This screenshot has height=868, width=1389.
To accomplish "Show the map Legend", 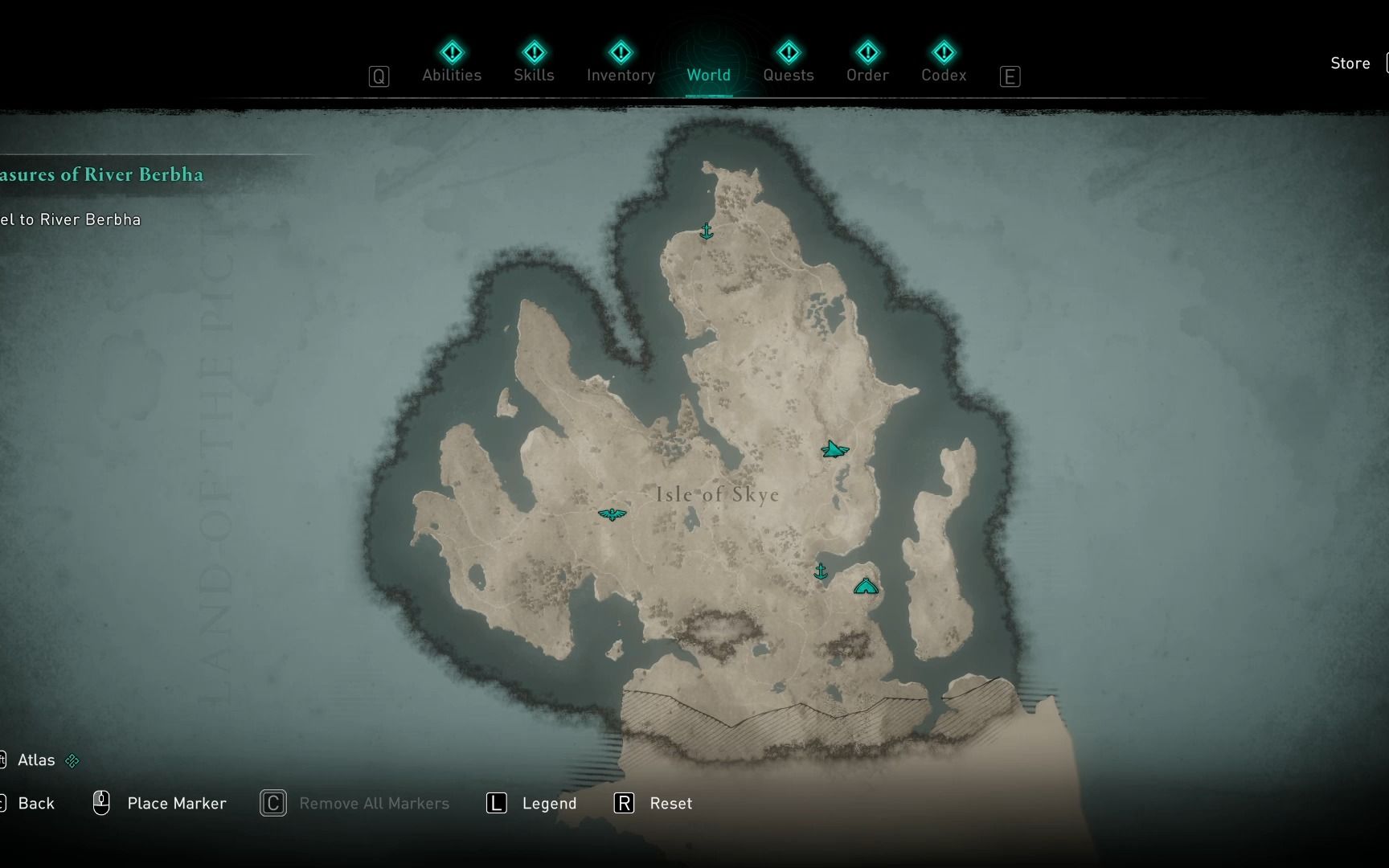I will pos(548,804).
